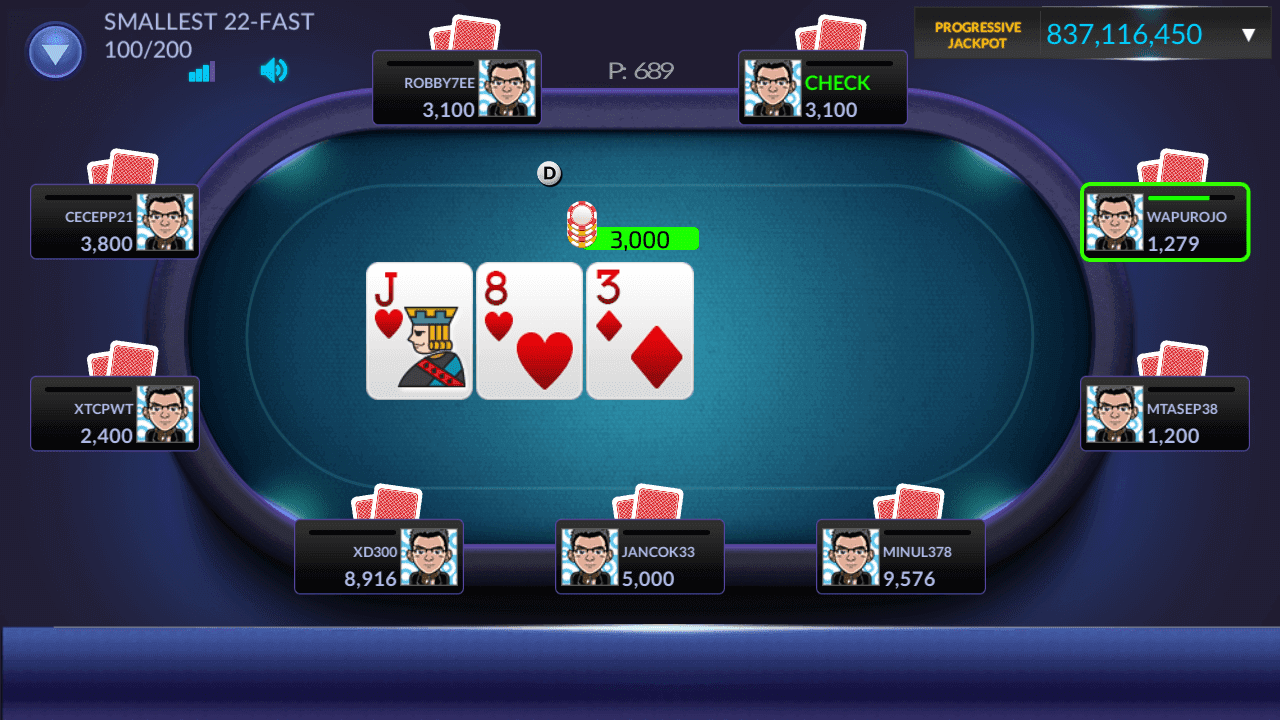1280x720 pixels.
Task: Click JANCOK33's avatar picture
Action: [588, 555]
